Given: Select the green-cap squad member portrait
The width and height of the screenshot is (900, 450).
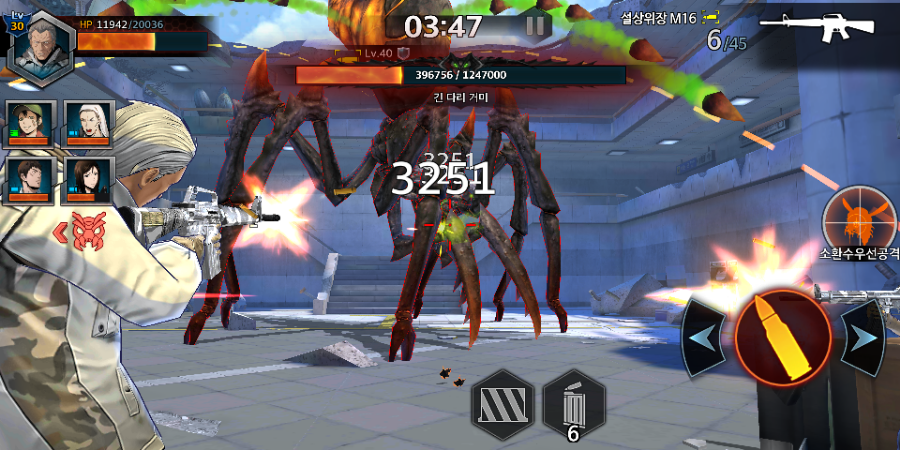Looking at the screenshot, I should (33, 125).
